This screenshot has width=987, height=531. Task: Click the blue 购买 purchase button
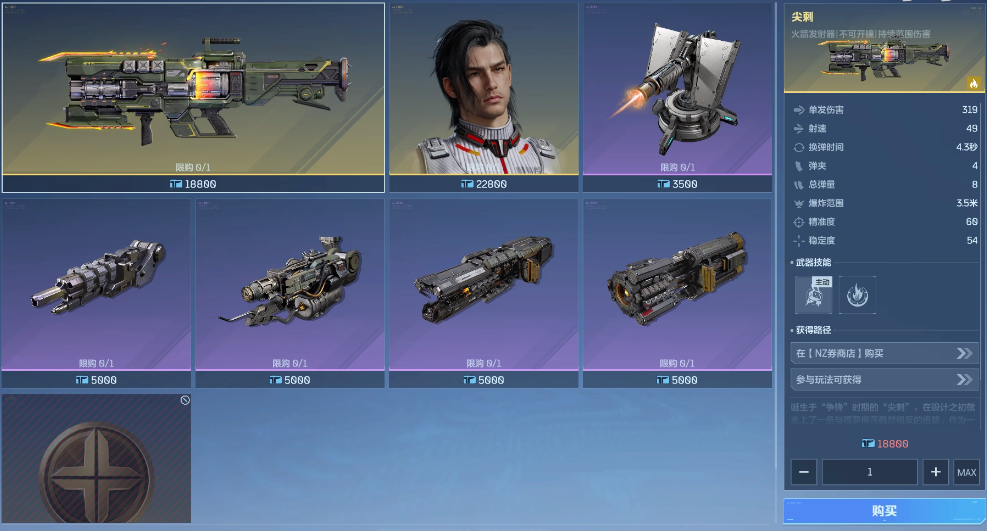884,511
